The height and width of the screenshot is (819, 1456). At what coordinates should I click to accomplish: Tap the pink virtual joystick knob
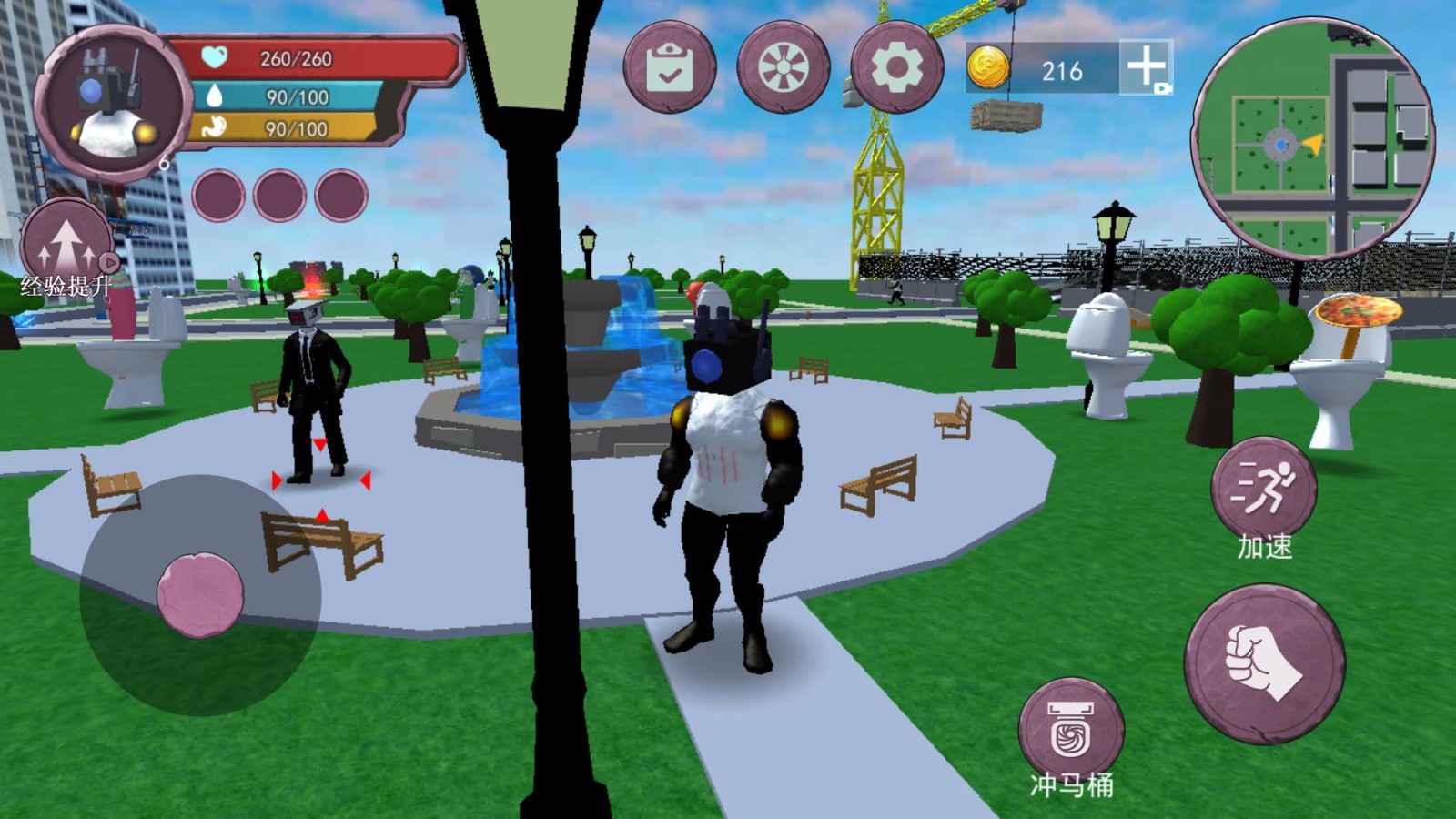200,594
